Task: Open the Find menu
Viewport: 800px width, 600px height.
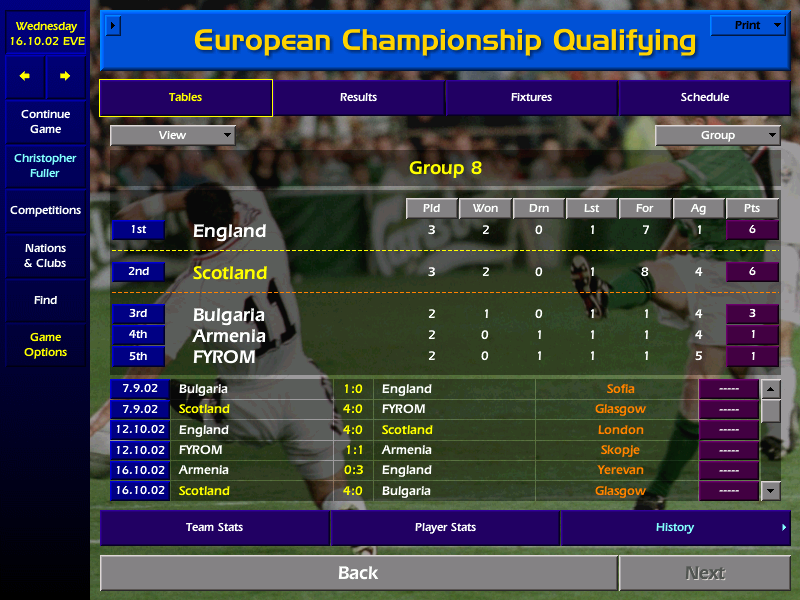Action: pyautogui.click(x=45, y=300)
